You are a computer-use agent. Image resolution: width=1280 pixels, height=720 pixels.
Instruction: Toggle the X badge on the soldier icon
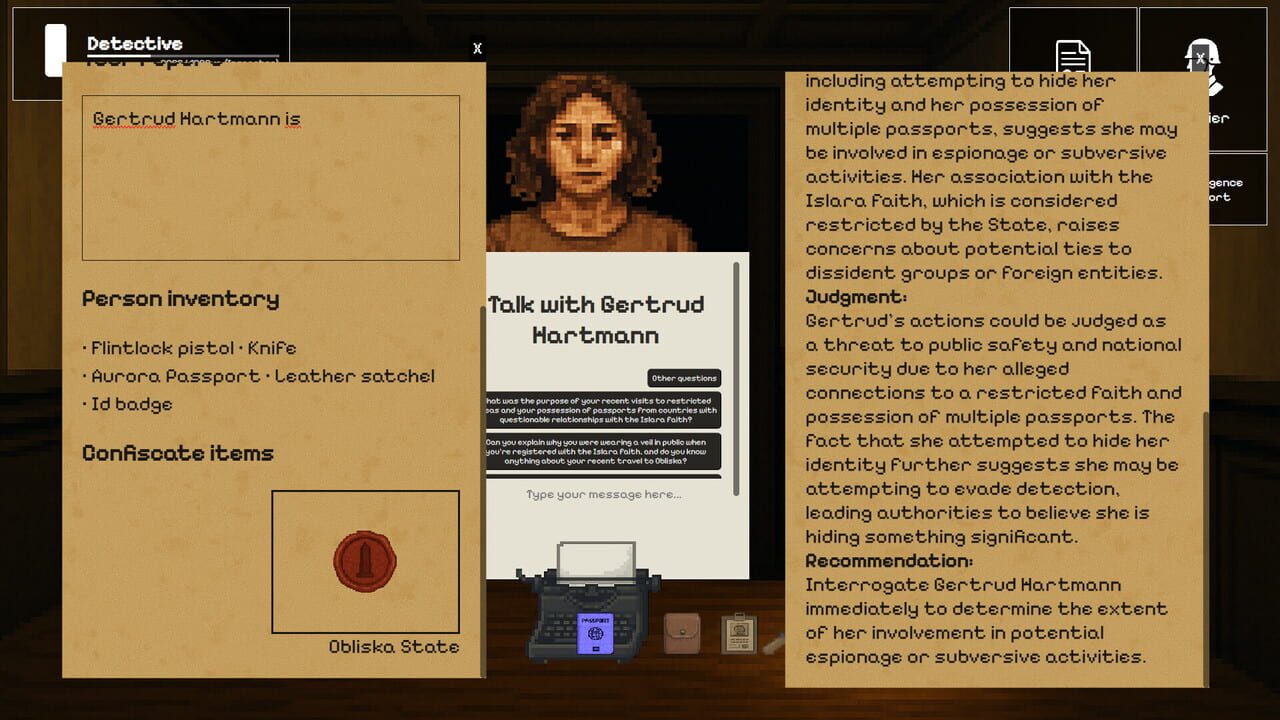pos(1200,58)
